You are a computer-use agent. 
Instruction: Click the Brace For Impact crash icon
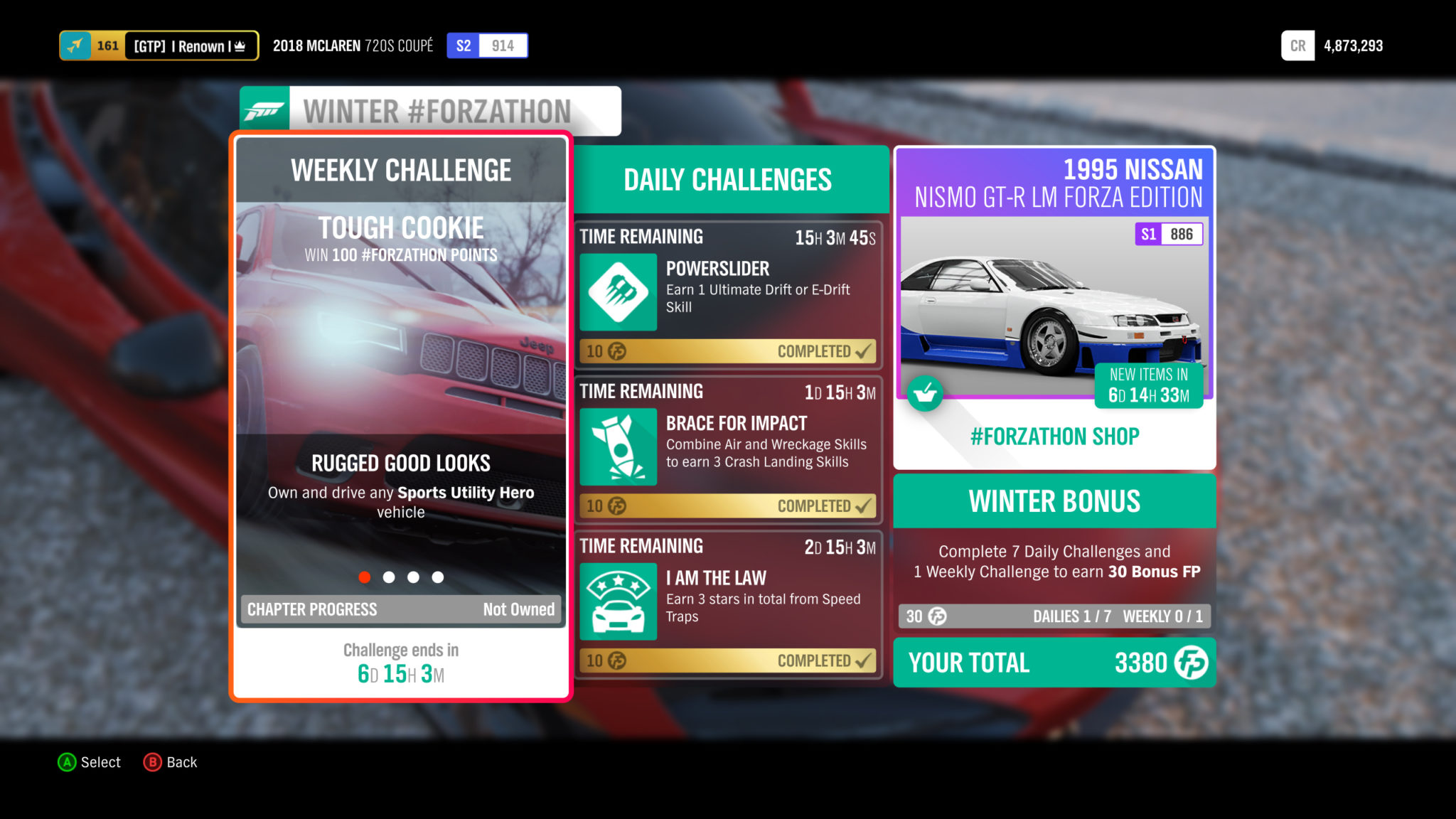(618, 446)
